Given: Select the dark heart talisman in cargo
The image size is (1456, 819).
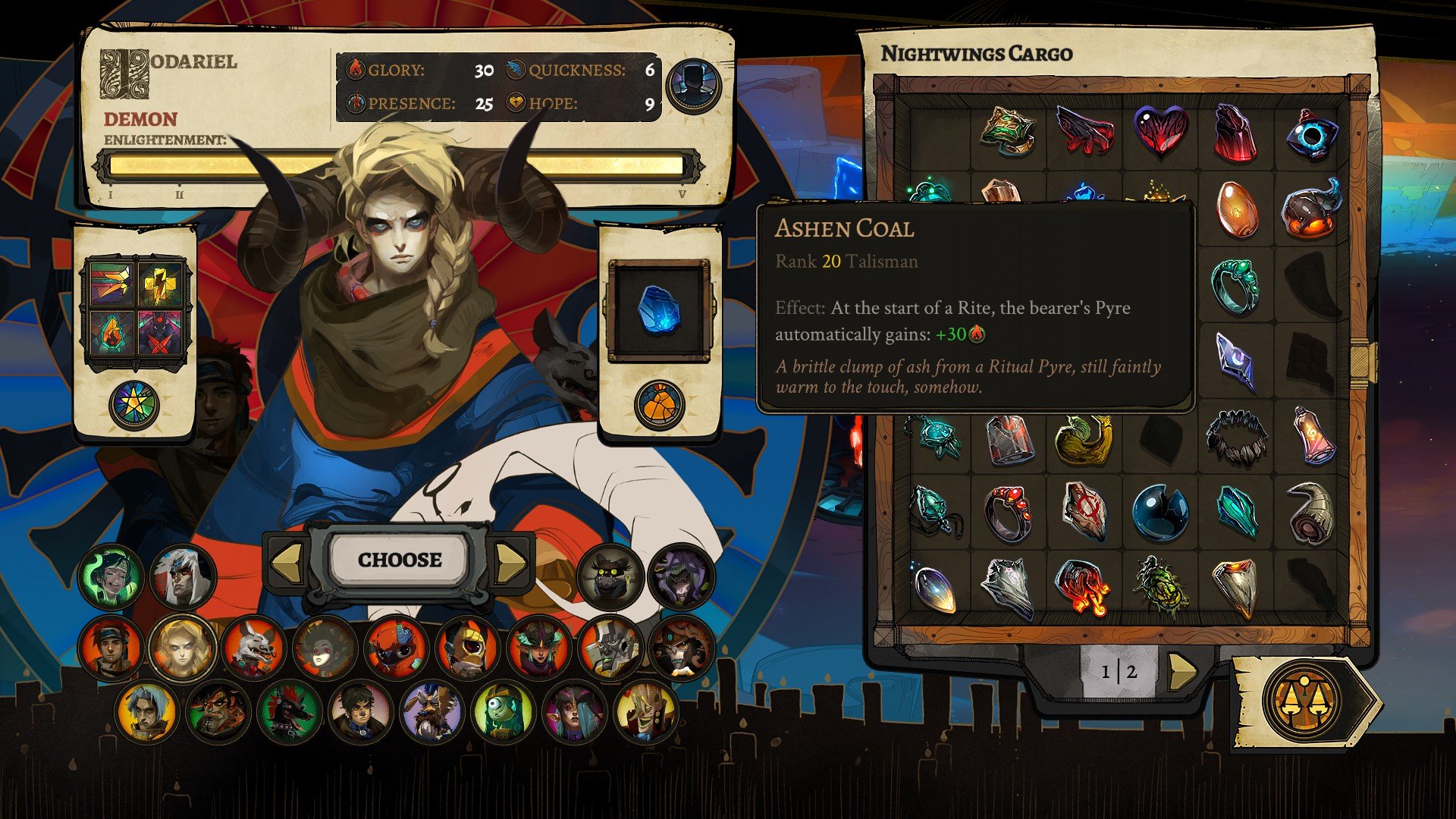Looking at the screenshot, I should tap(1160, 131).
